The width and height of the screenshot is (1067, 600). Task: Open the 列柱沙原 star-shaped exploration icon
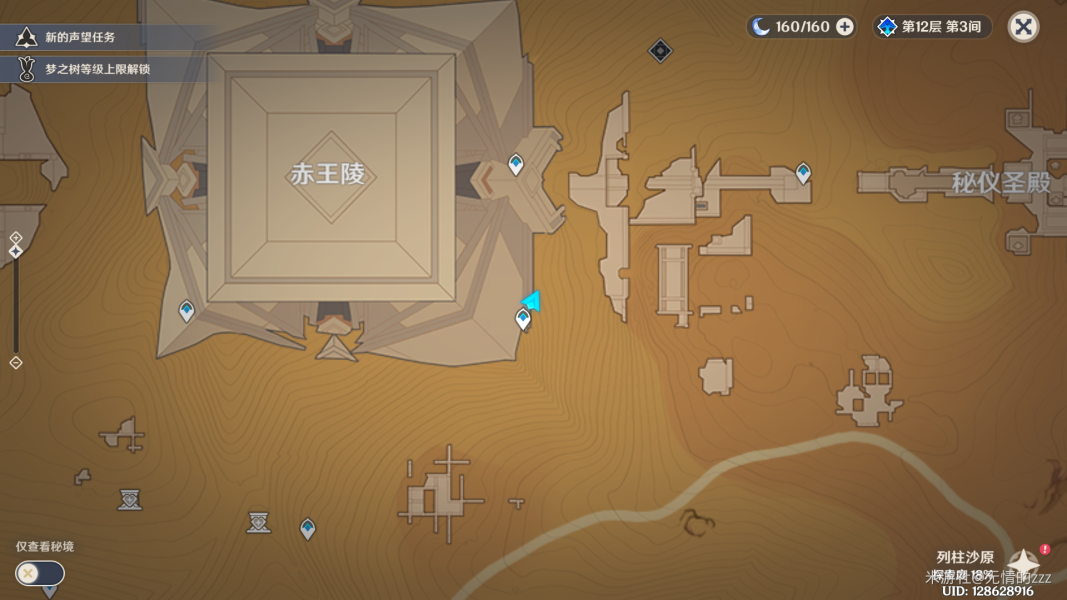coord(1024,562)
